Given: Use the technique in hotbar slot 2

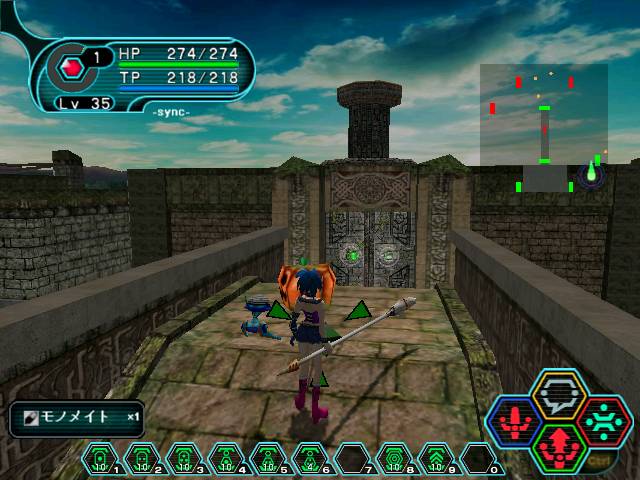Looking at the screenshot, I should click(142, 458).
